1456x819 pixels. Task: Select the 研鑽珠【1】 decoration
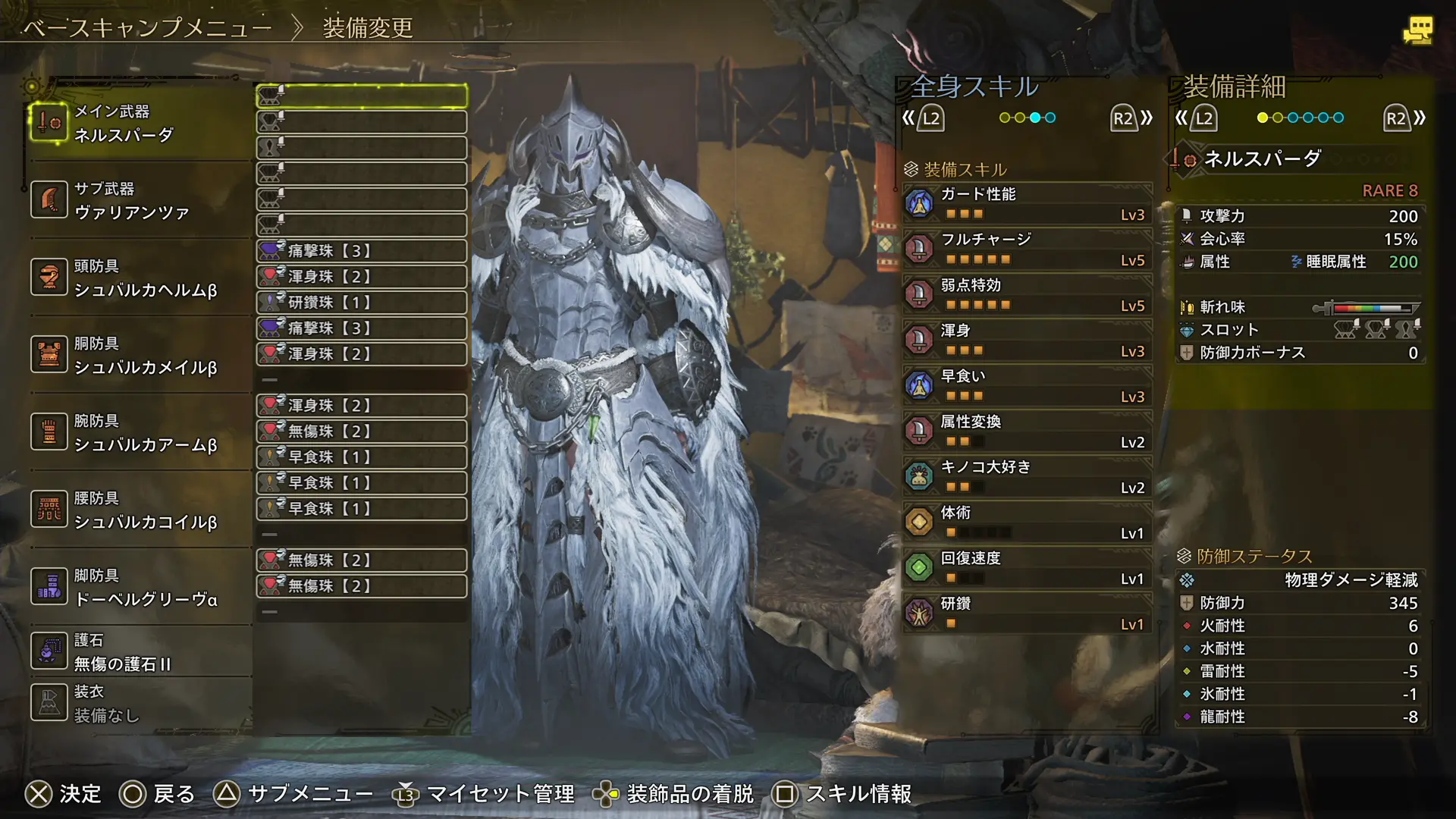(x=361, y=303)
